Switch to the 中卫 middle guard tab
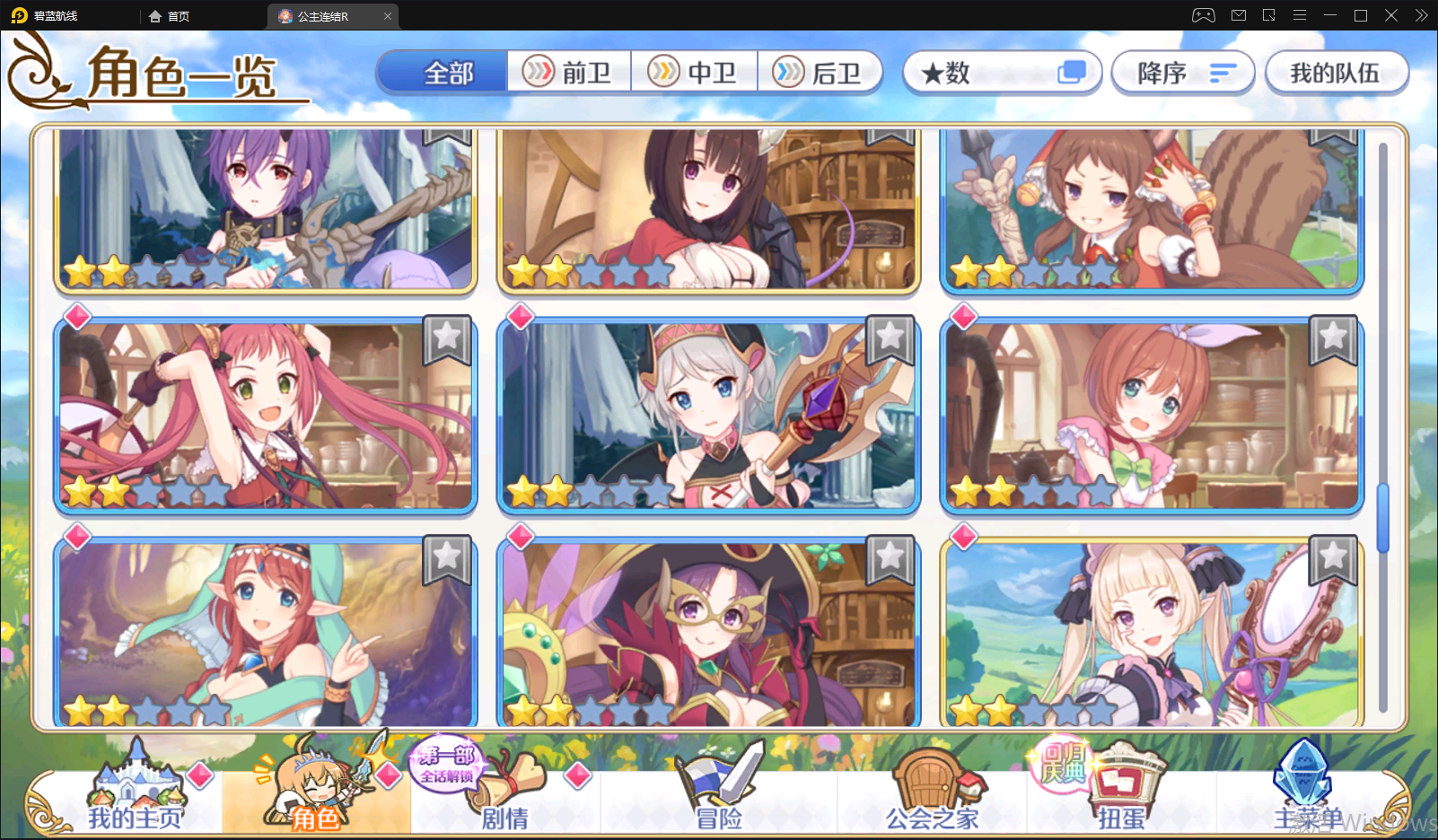 tap(696, 72)
